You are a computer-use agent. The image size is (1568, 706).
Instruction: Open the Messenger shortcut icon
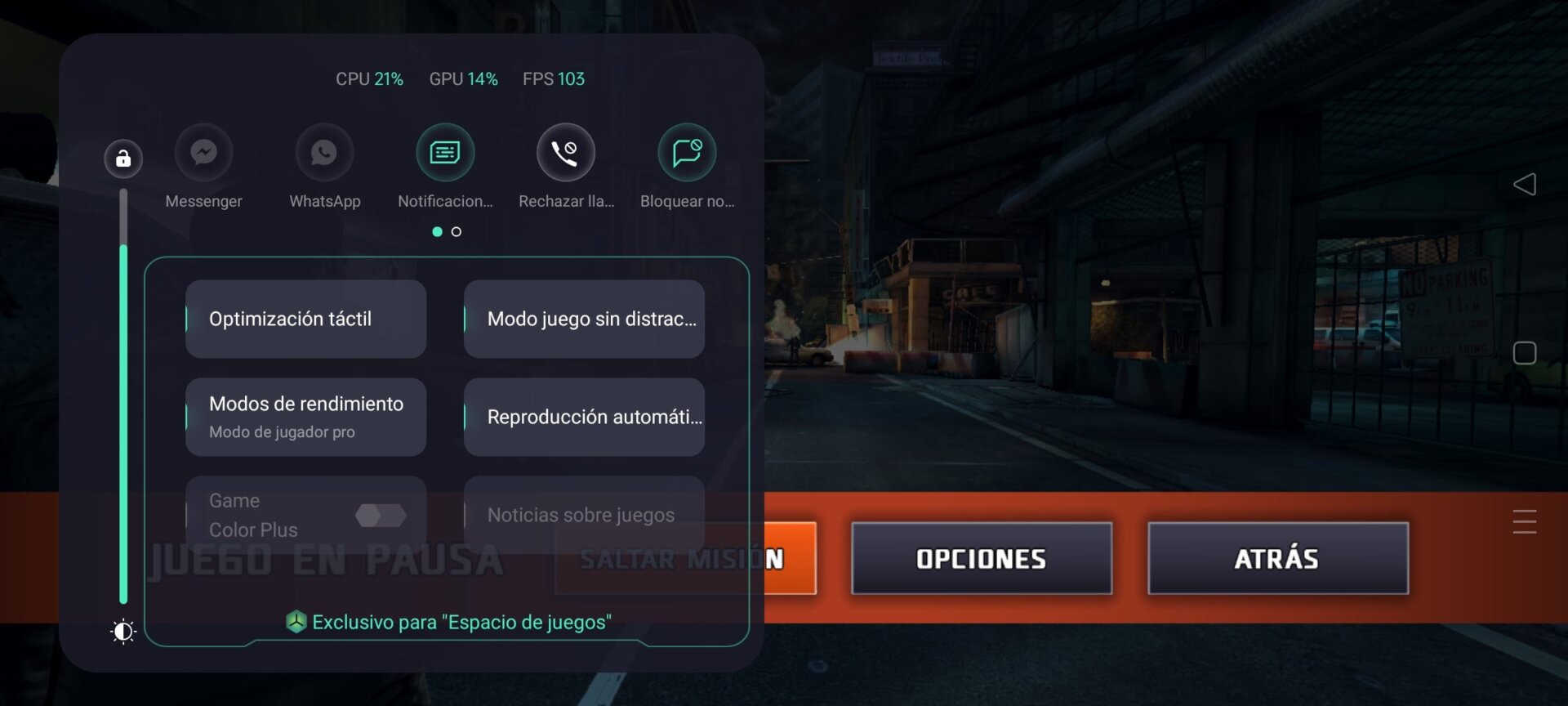click(203, 152)
